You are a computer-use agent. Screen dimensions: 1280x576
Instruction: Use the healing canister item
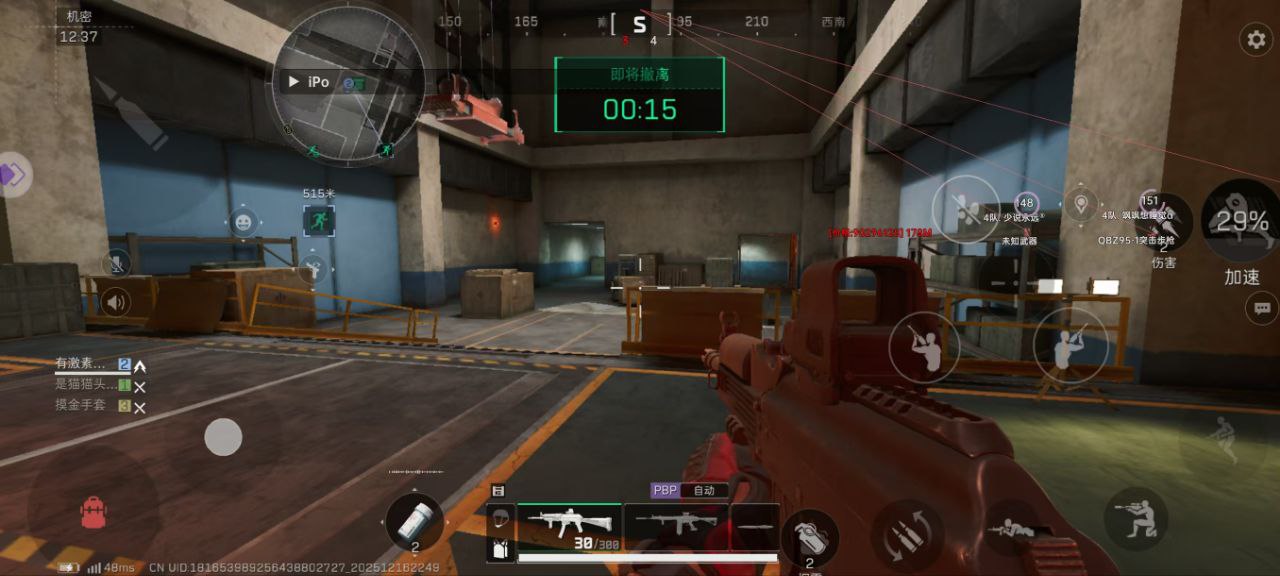point(414,521)
